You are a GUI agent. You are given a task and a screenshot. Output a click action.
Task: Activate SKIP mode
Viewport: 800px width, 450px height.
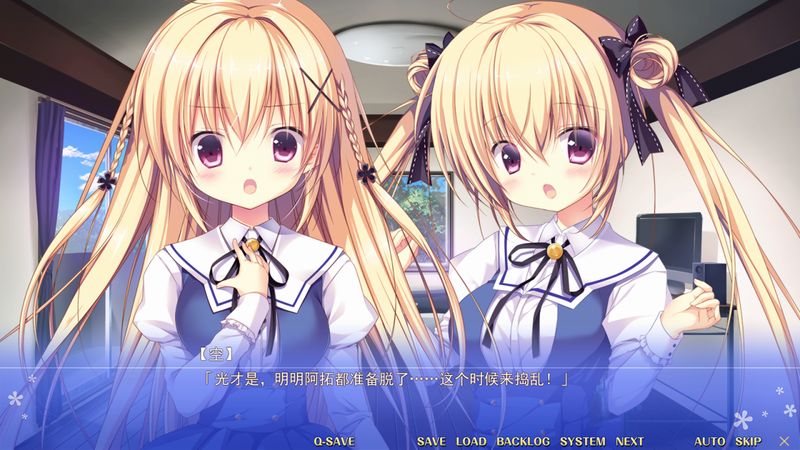point(748,441)
